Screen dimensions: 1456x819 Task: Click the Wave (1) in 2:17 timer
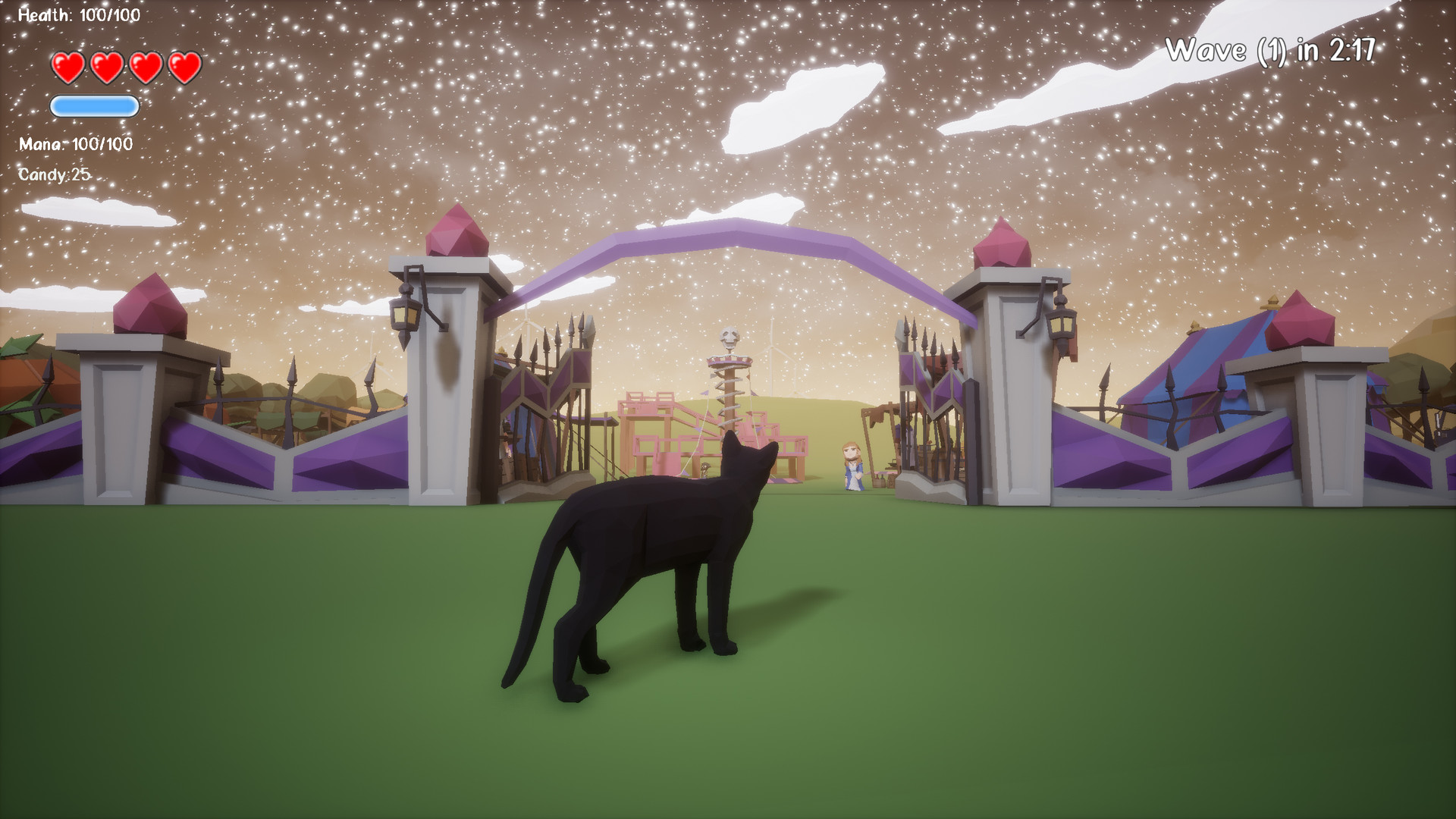coord(1270,49)
